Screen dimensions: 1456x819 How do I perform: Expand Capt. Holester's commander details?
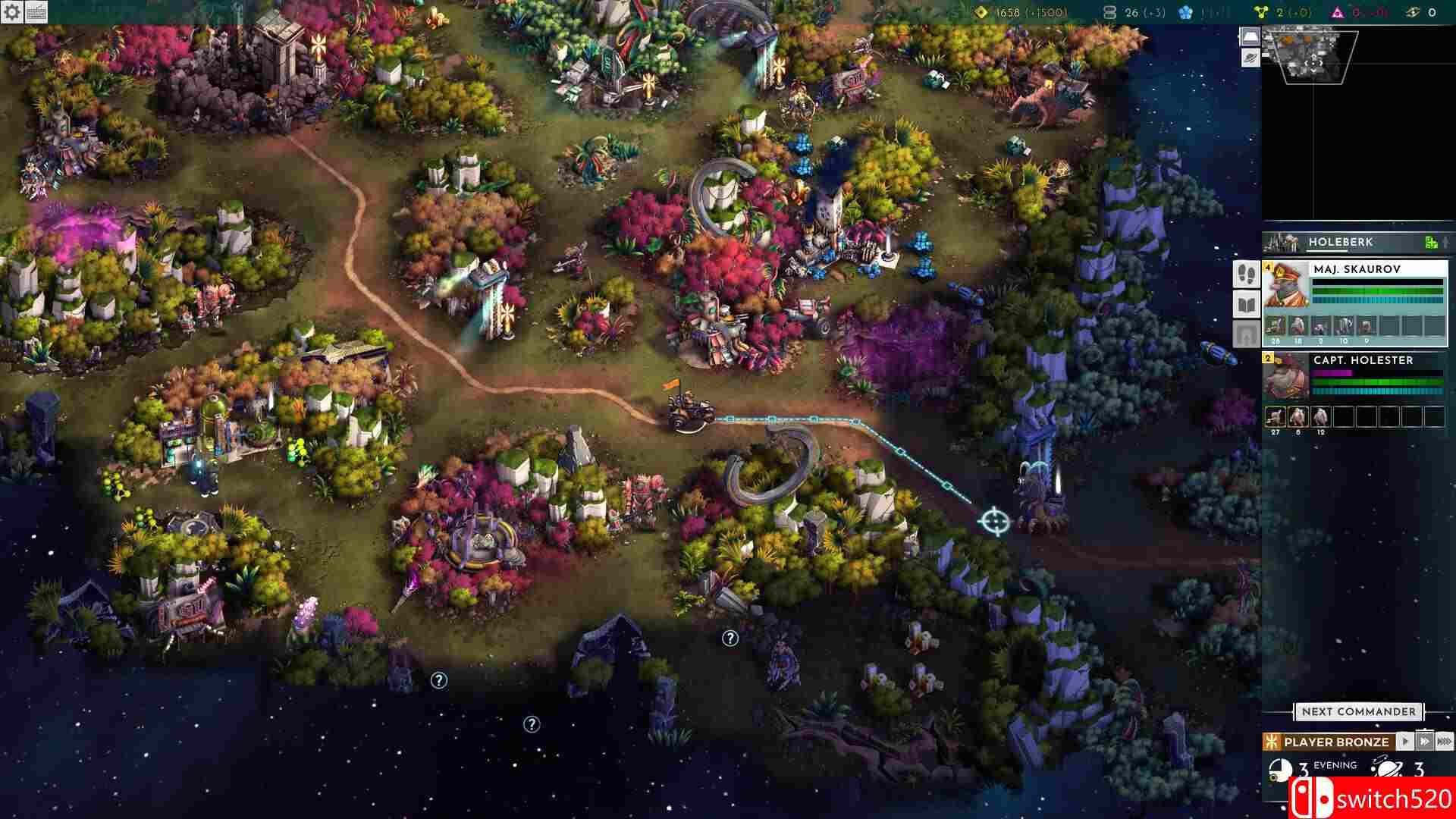1287,378
